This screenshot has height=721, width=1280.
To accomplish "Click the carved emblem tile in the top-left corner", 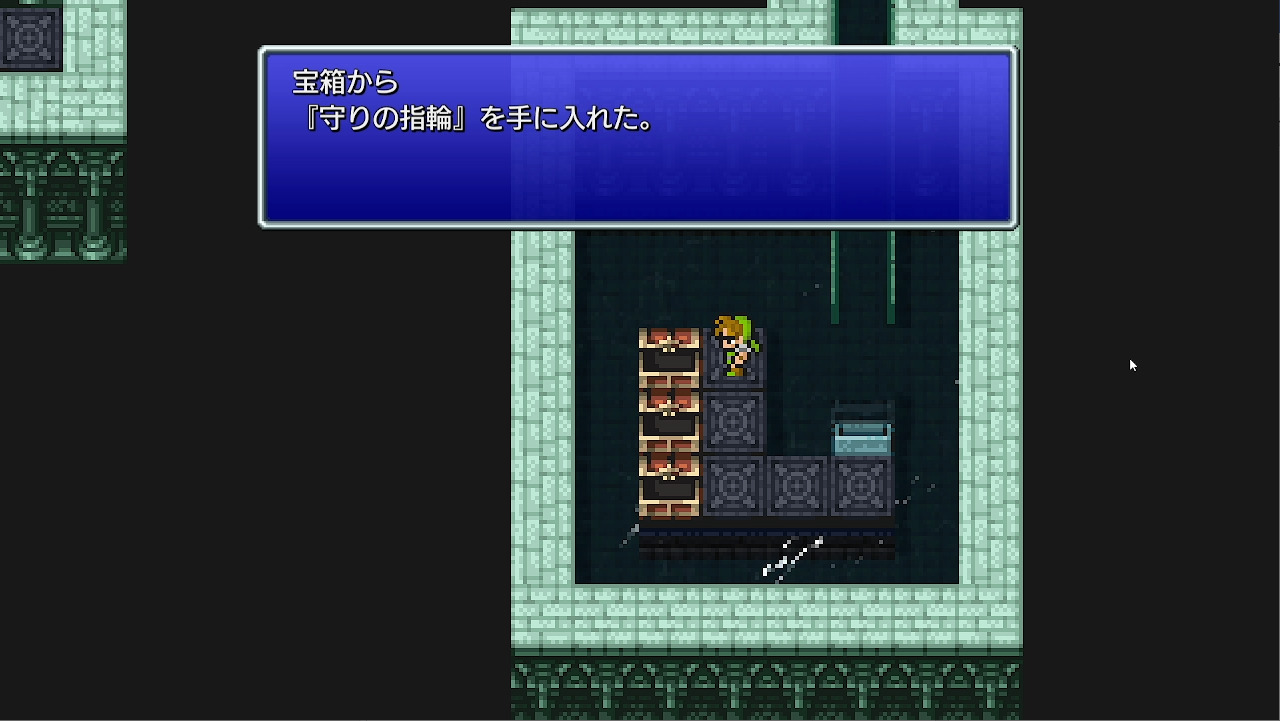I will (x=30, y=40).
